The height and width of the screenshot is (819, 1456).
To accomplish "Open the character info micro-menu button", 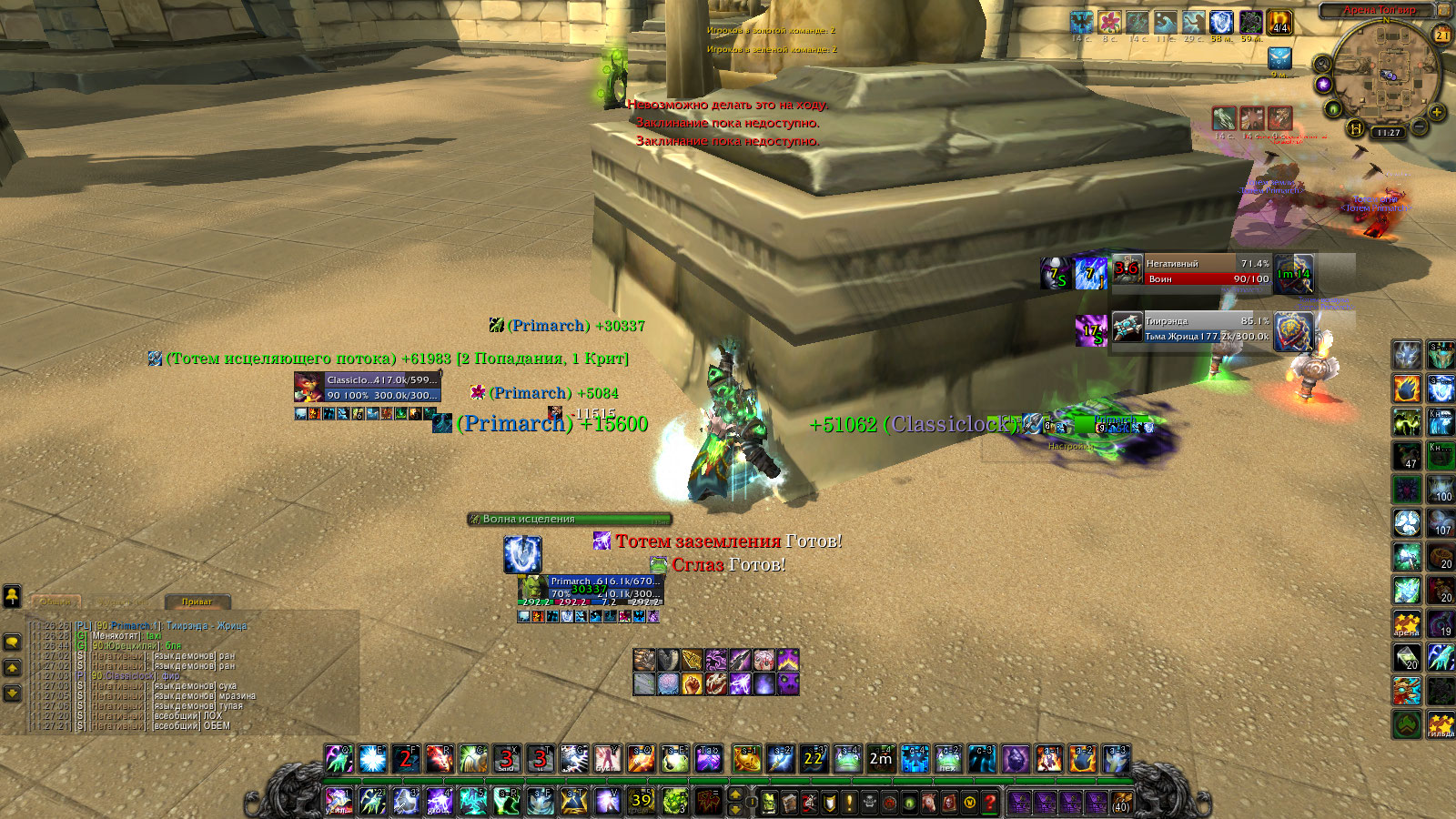I will 767,803.
